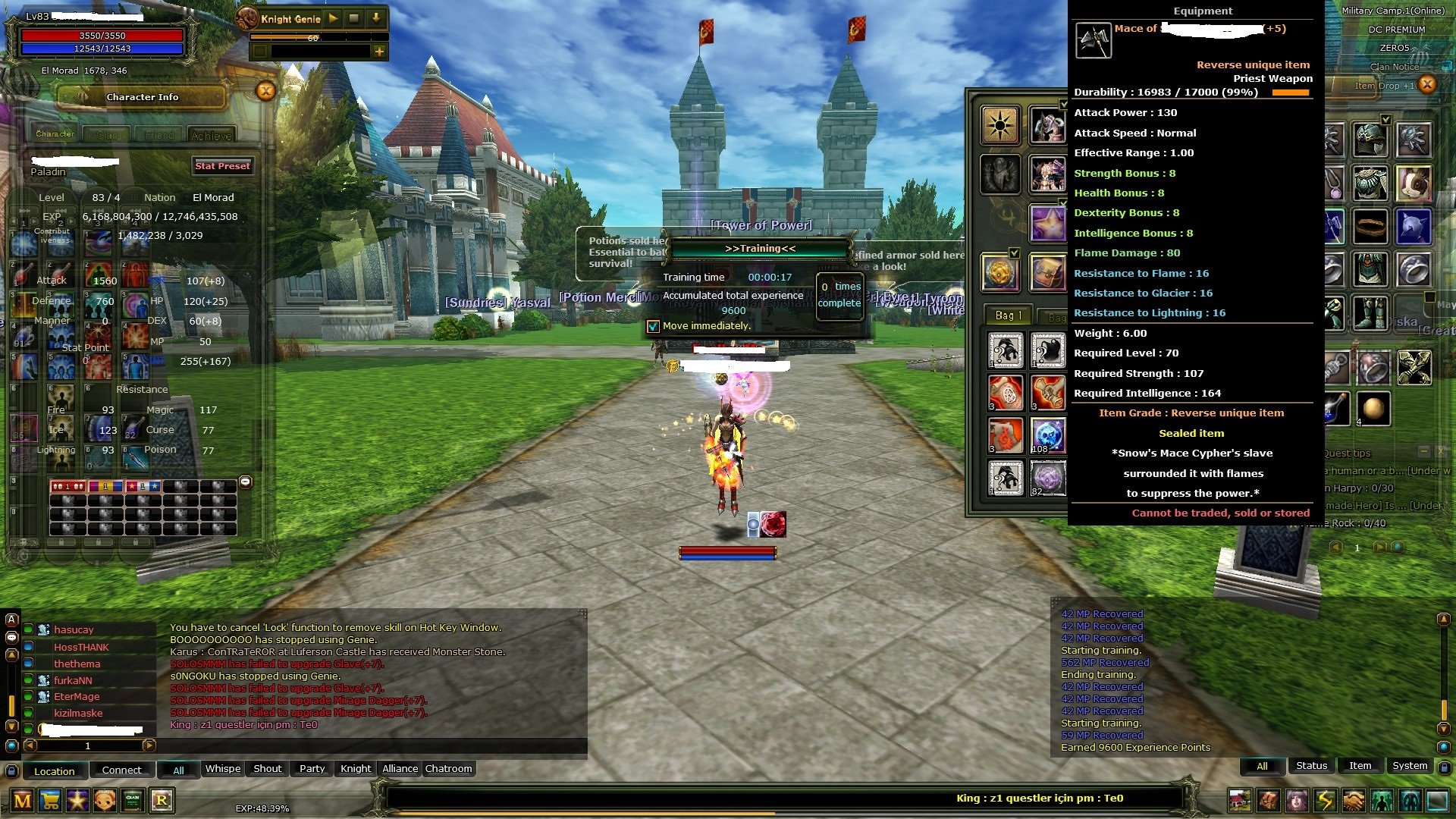This screenshot has width=1456, height=819.
Task: Toggle the checkmark on the golden flower item
Action: coord(1014,253)
